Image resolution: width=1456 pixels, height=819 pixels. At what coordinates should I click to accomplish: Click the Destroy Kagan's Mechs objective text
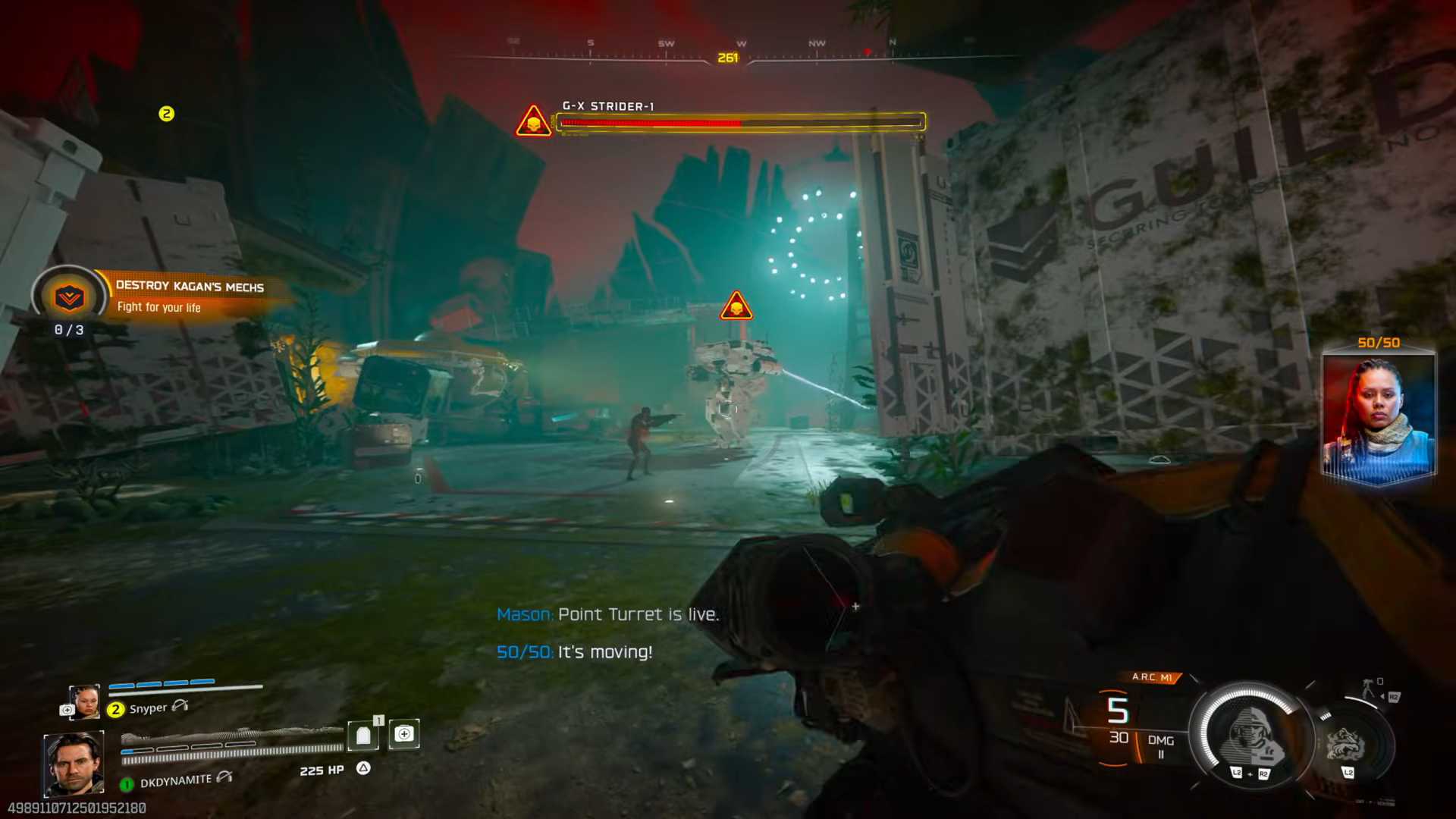[190, 287]
